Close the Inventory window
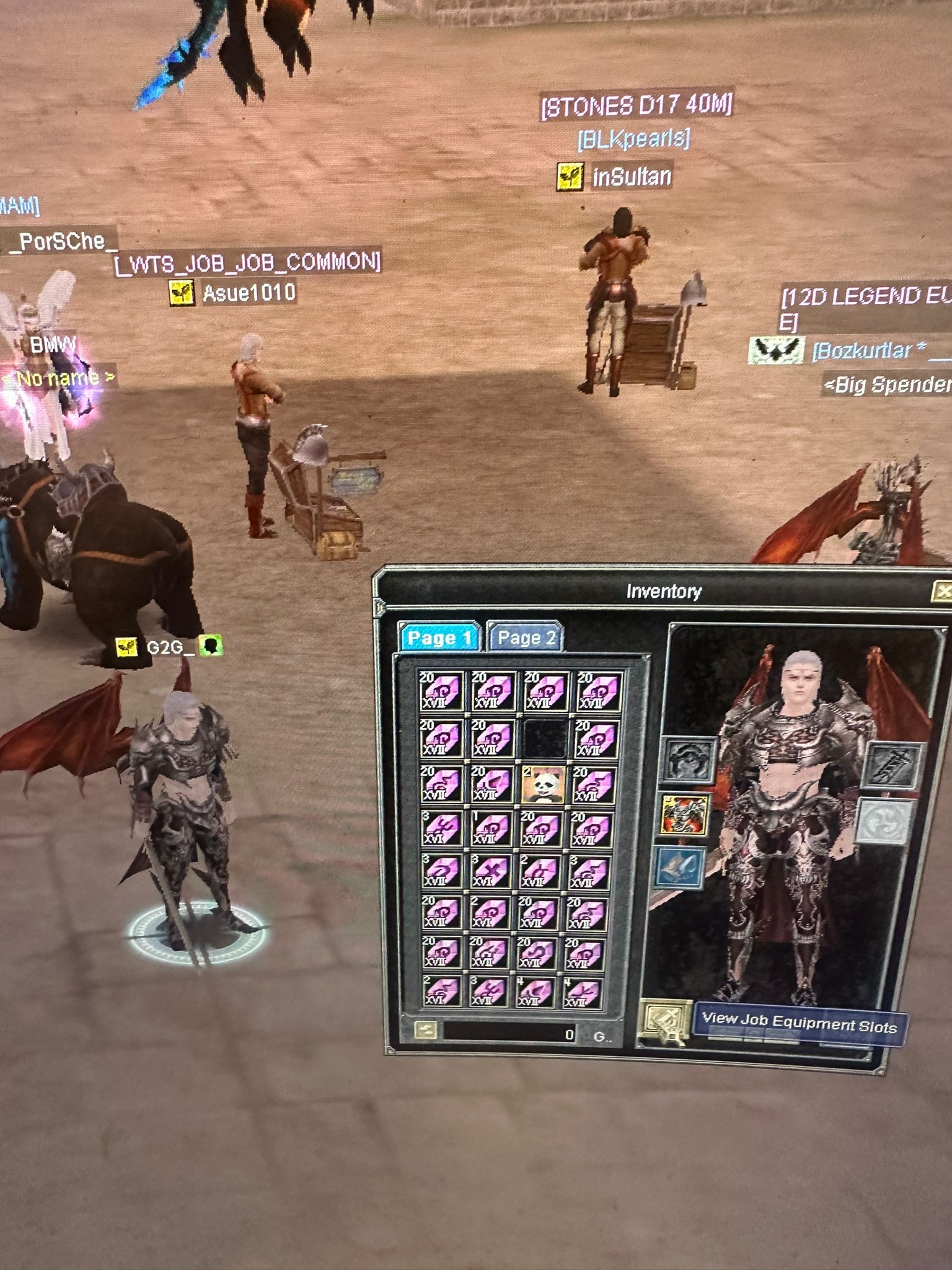Screen dimensions: 952x1270 point(942,592)
